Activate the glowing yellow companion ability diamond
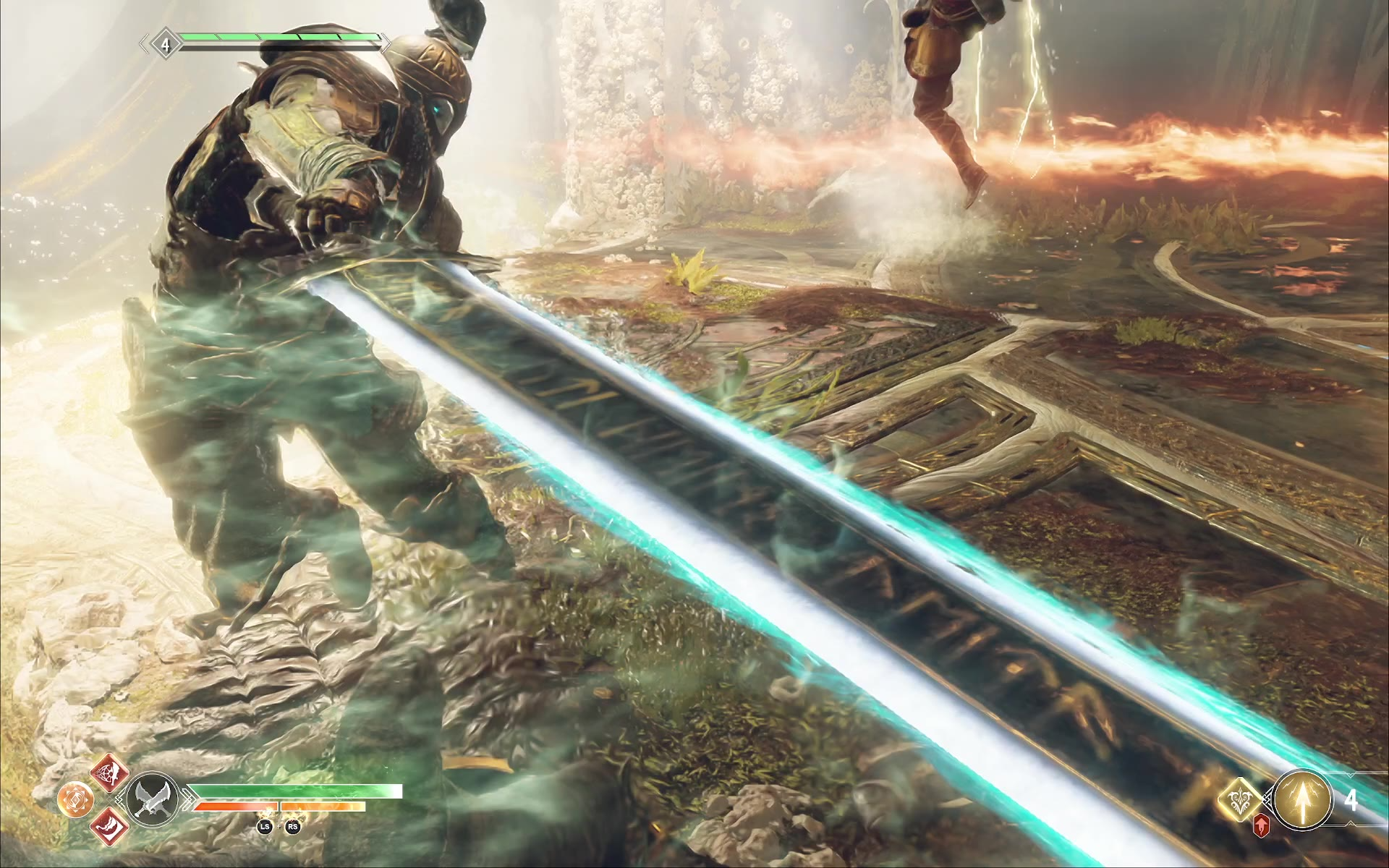1389x868 pixels. point(1240,800)
